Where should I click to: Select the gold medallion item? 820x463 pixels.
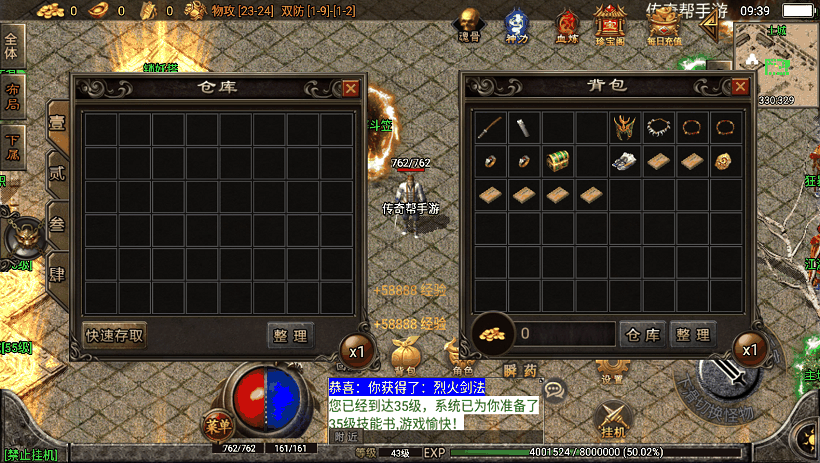(726, 161)
